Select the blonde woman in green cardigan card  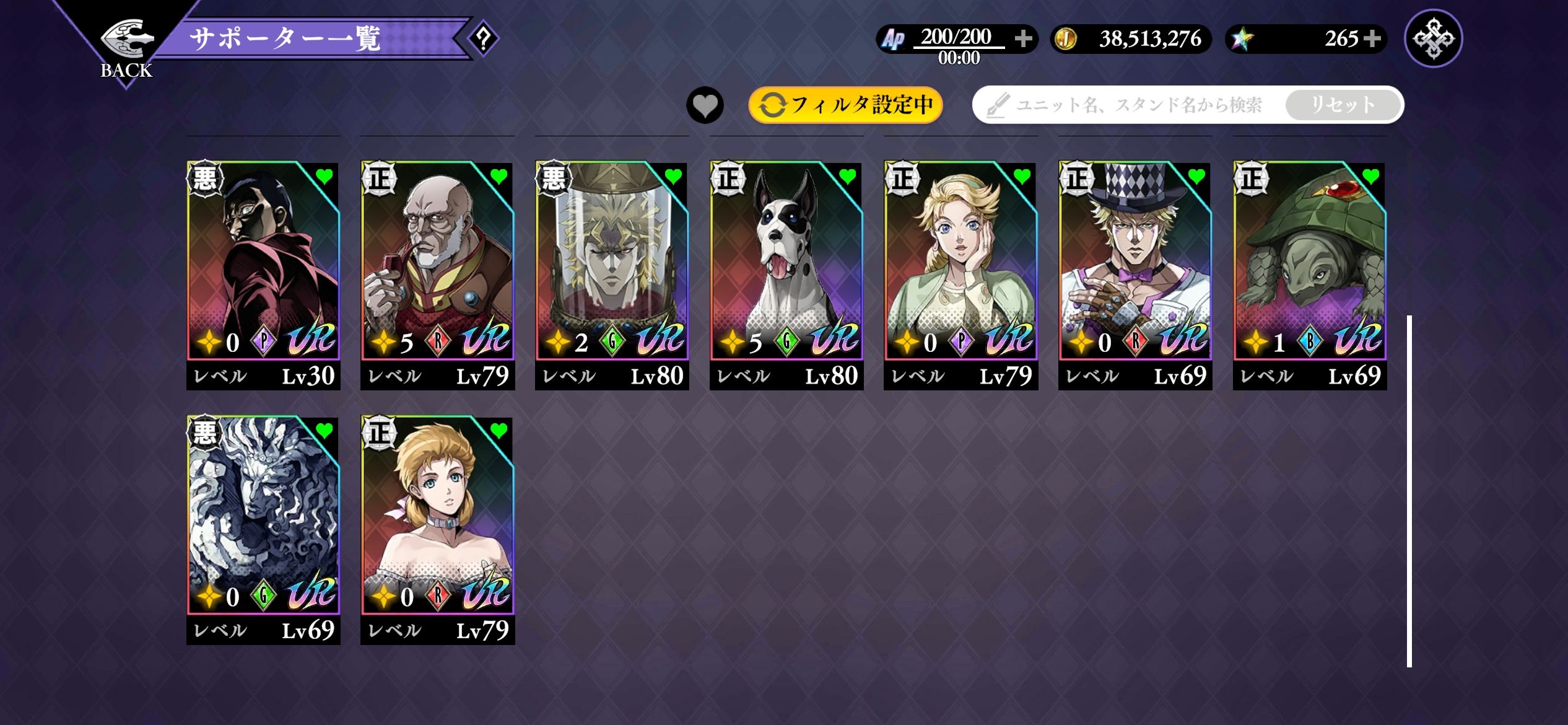tap(960, 275)
